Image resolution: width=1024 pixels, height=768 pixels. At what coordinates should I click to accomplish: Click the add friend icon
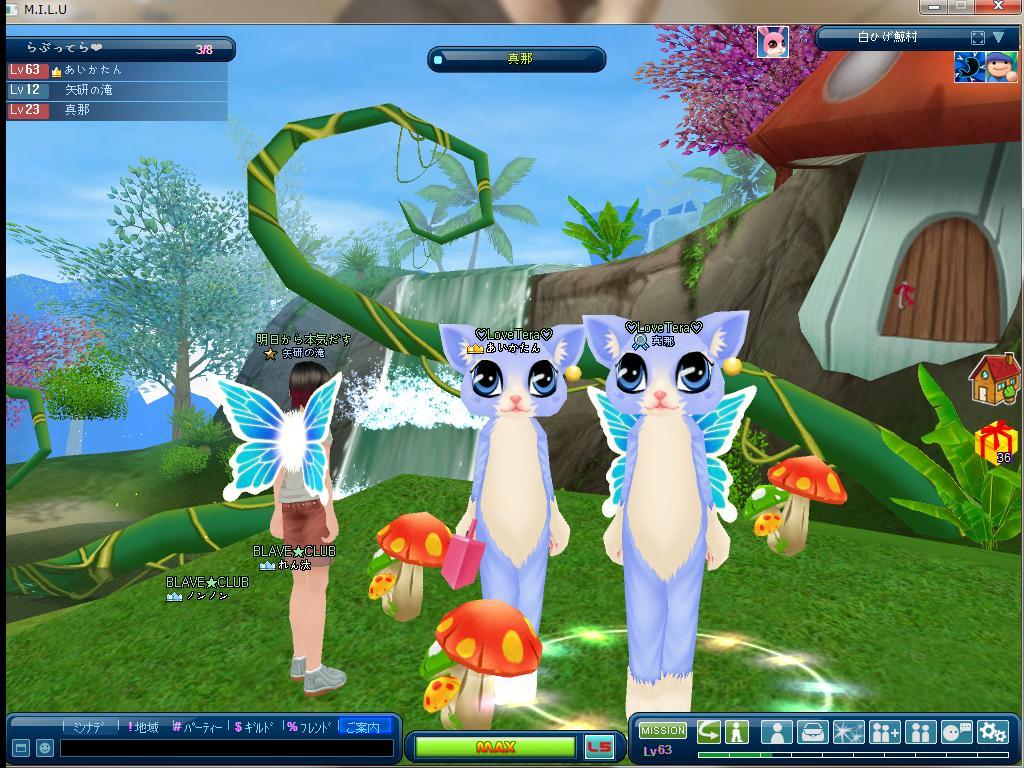[x=884, y=731]
